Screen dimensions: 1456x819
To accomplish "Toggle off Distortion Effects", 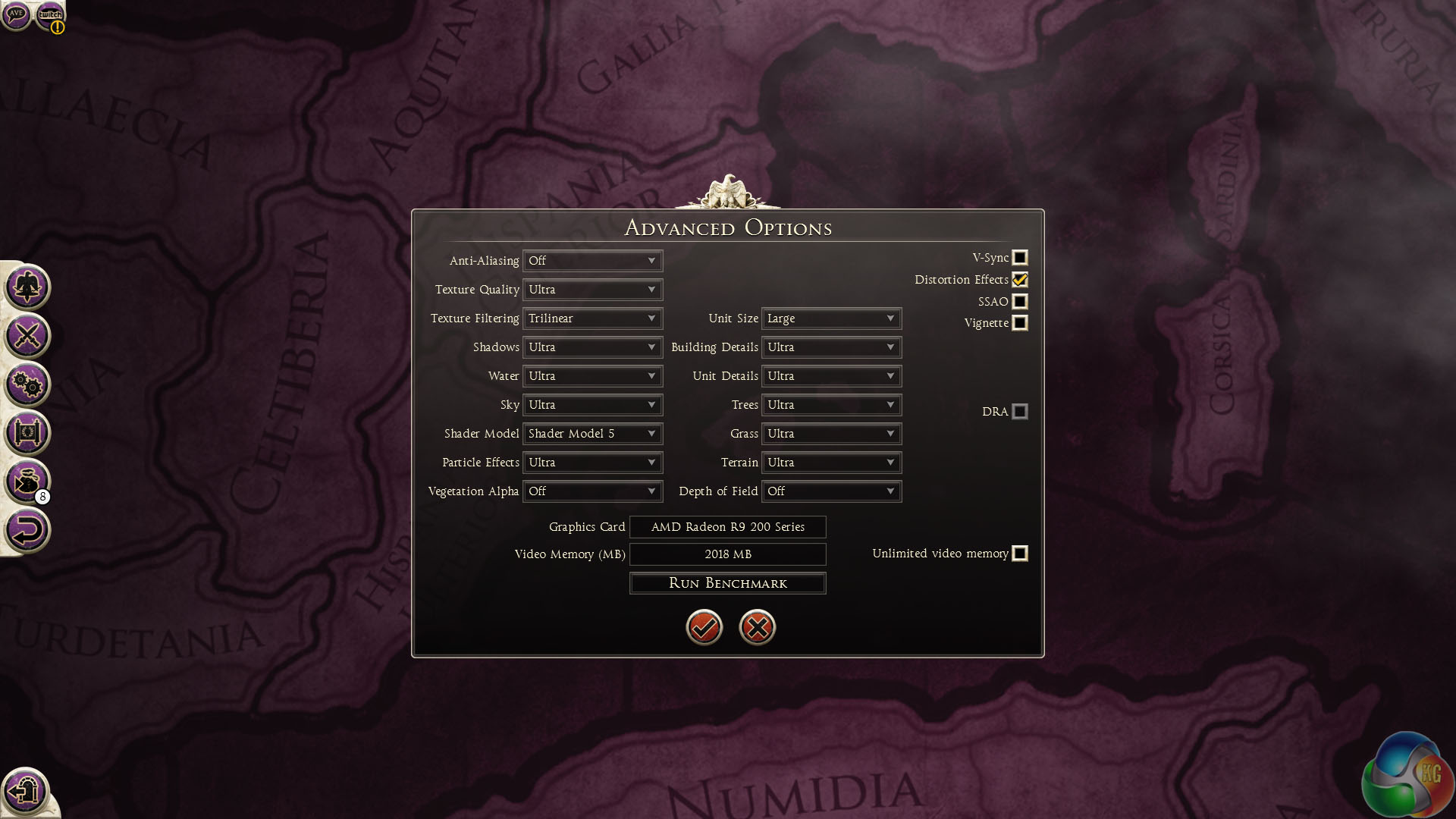I will 1020,280.
